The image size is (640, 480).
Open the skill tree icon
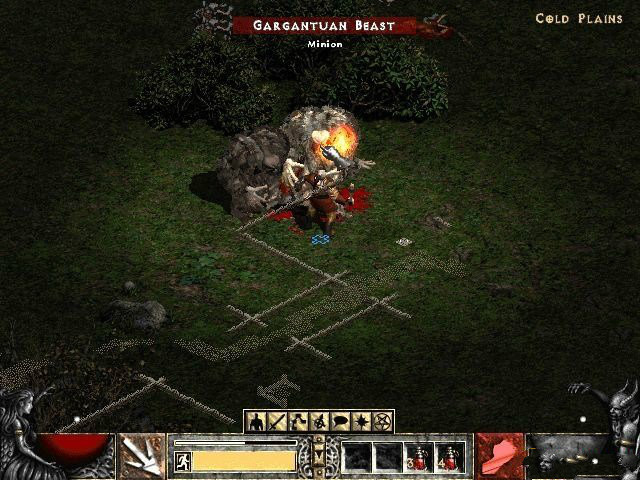click(x=298, y=422)
